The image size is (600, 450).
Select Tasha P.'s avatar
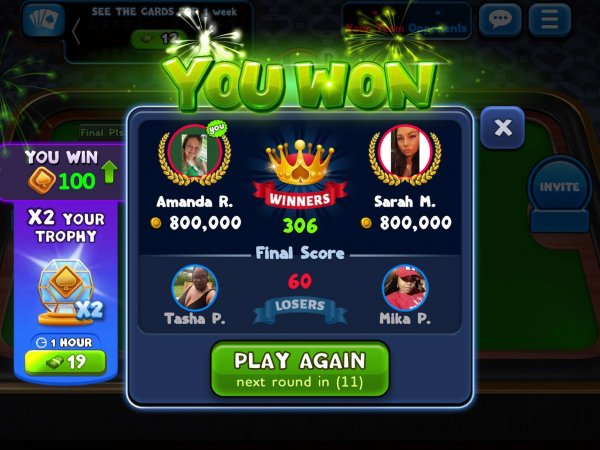[194, 288]
